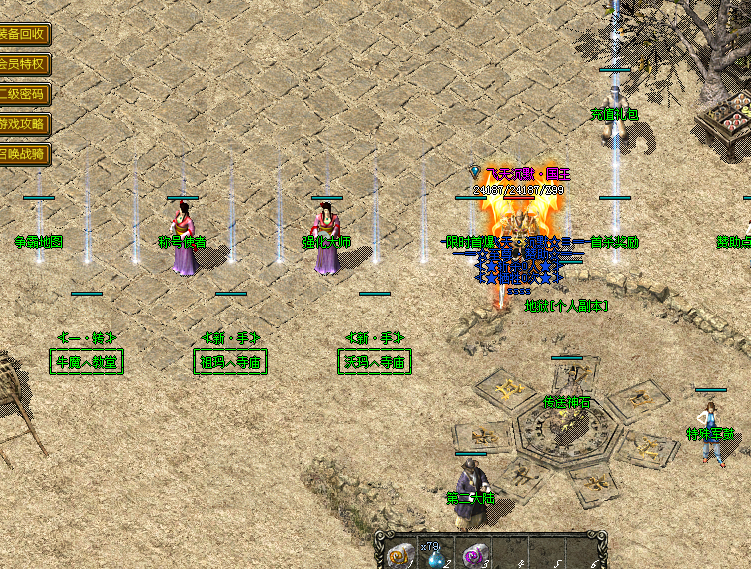Screen dimensions: 751x569
Task: Show the 游戏攻略 game guide
Action: (x=22, y=124)
